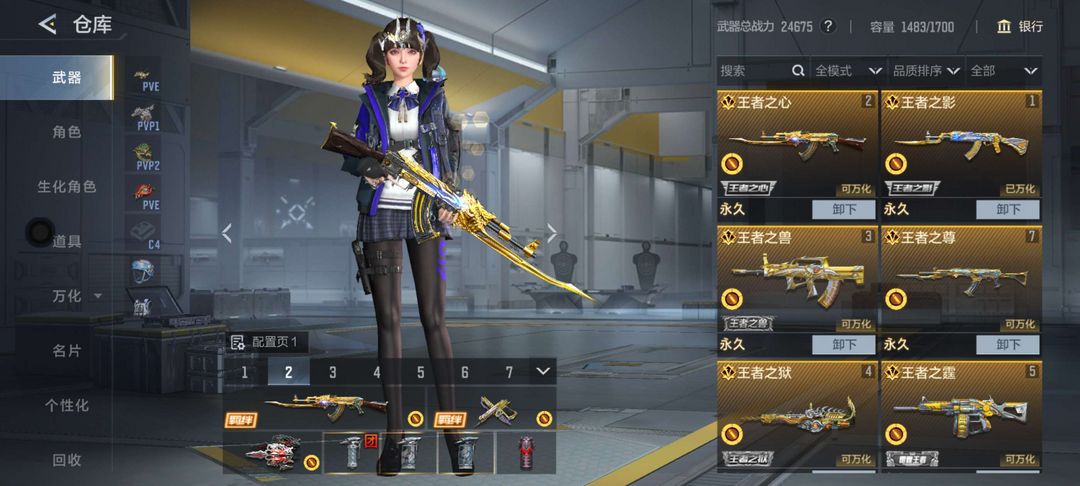Open the 银行 bank

1020,26
